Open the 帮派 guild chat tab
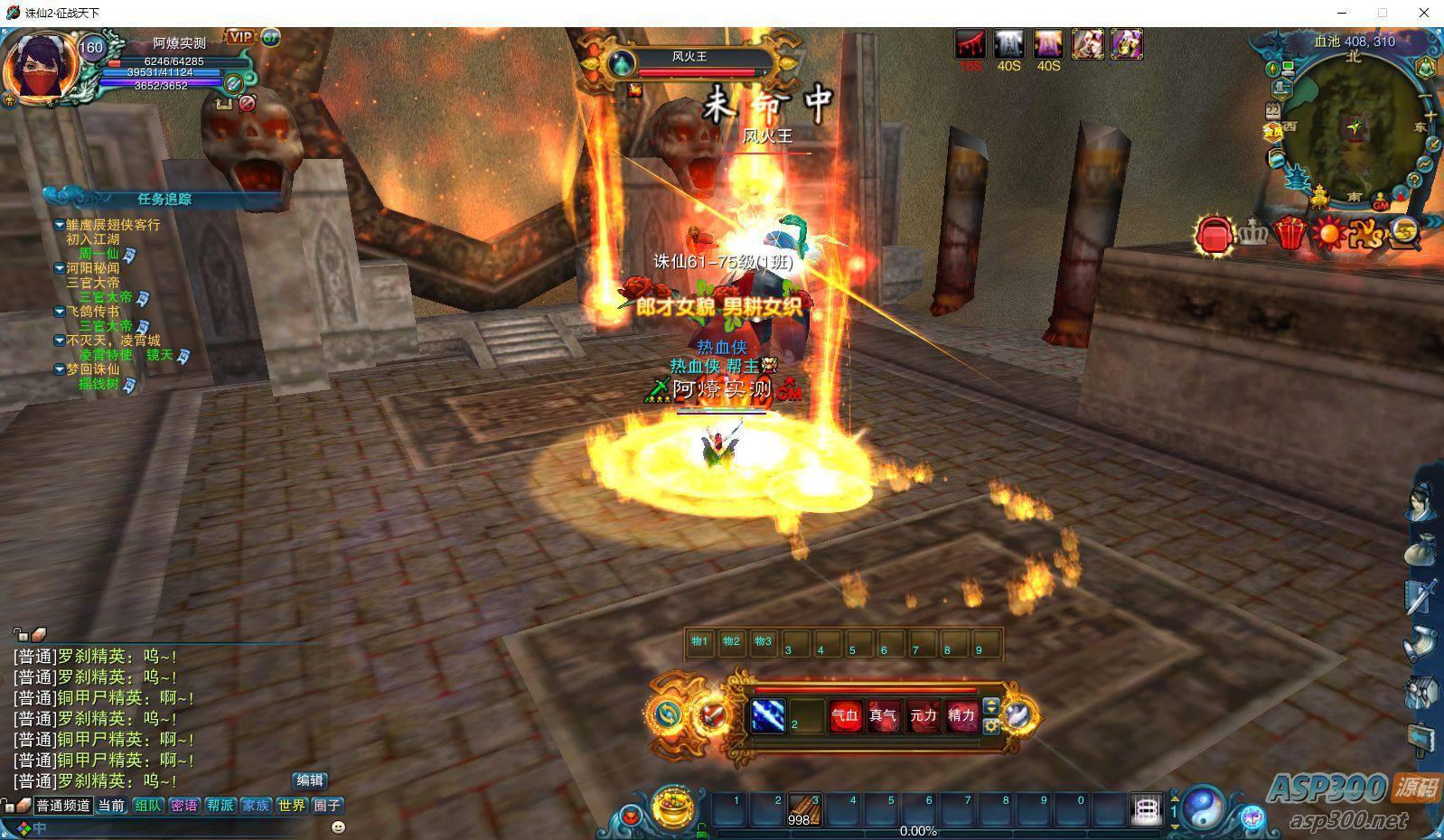Viewport: 1444px width, 840px height. click(220, 806)
